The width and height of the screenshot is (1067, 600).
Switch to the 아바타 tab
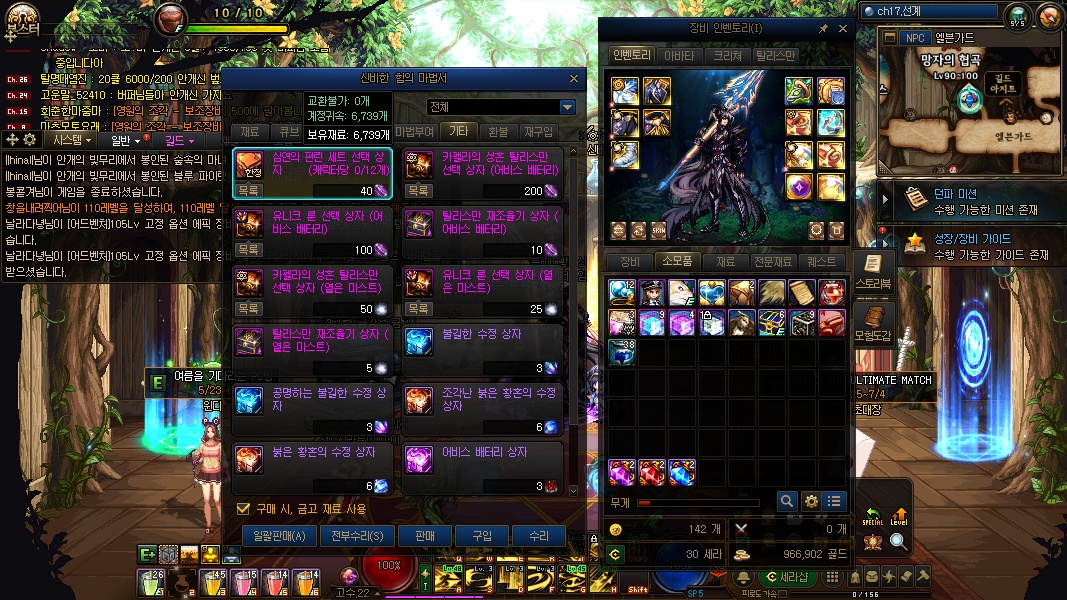click(x=679, y=56)
